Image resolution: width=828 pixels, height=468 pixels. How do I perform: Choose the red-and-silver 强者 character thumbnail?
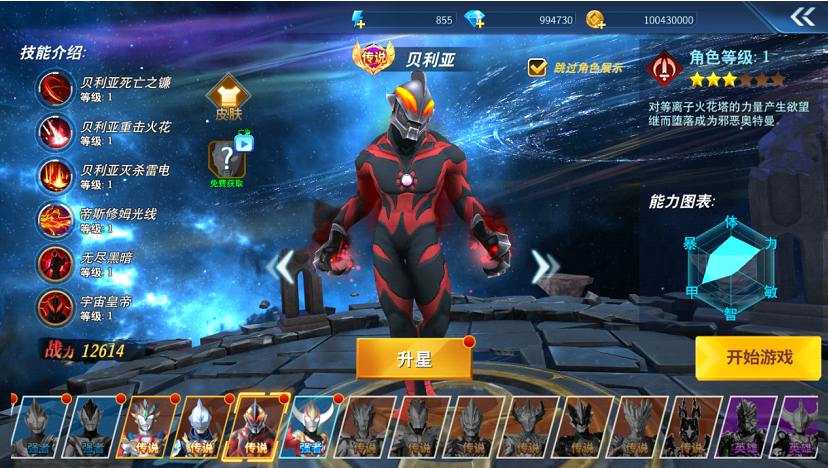point(313,427)
